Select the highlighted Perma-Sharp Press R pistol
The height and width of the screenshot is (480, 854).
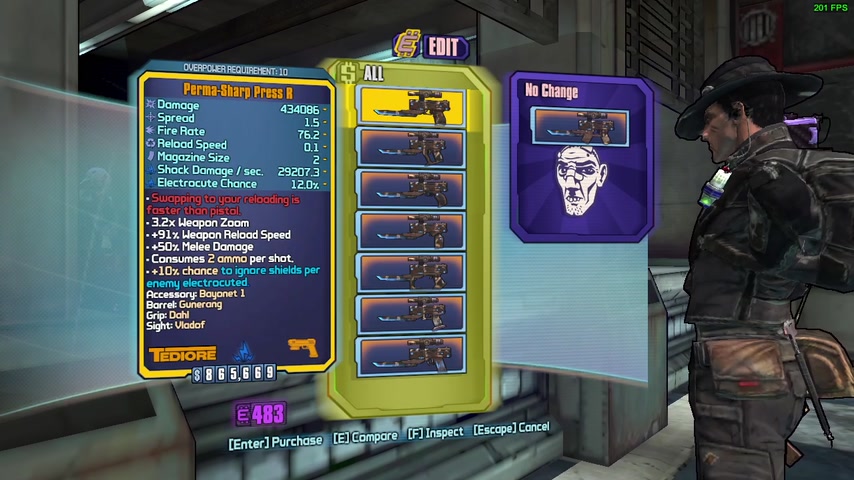click(411, 105)
